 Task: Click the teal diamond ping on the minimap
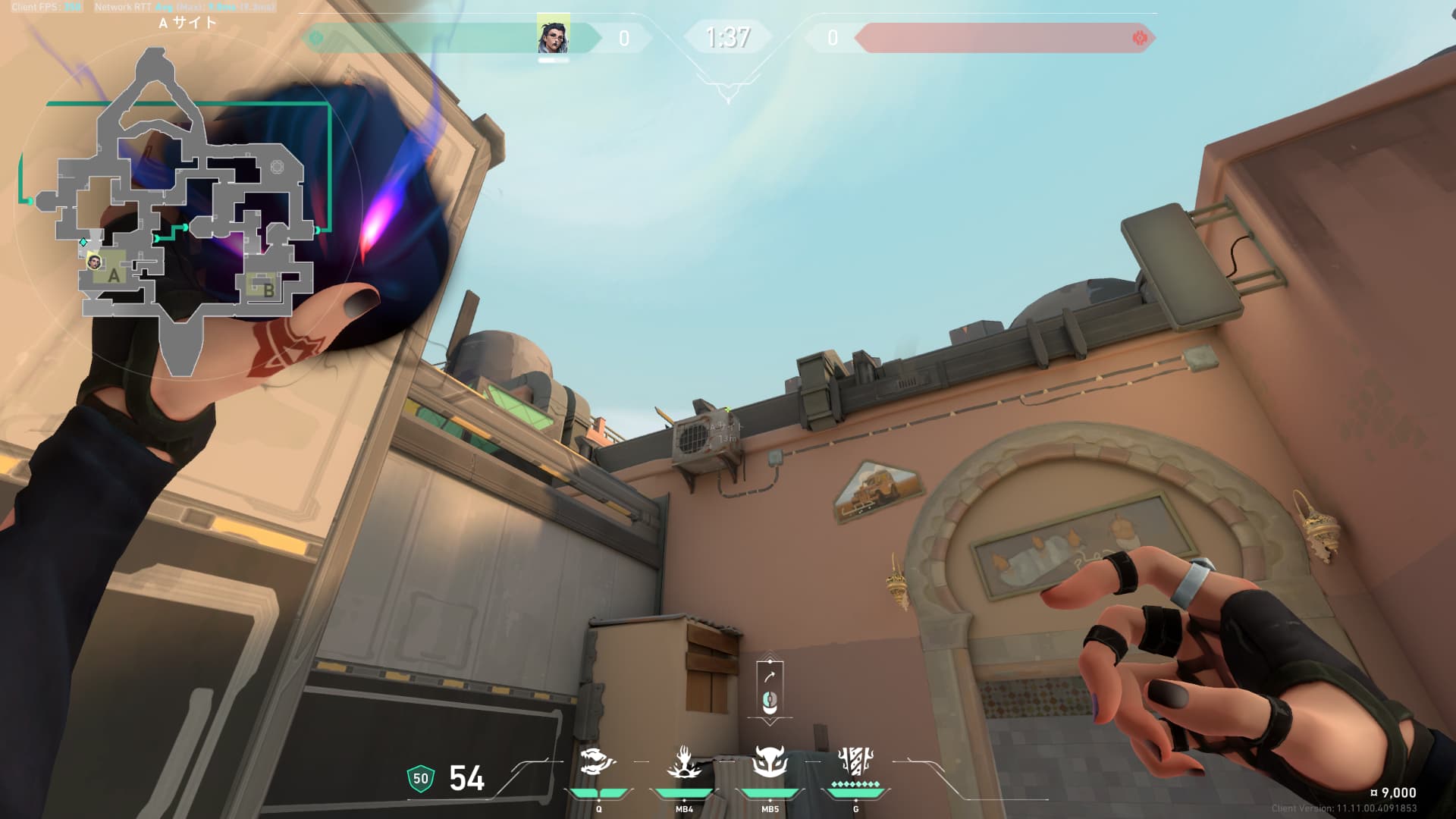(x=83, y=243)
